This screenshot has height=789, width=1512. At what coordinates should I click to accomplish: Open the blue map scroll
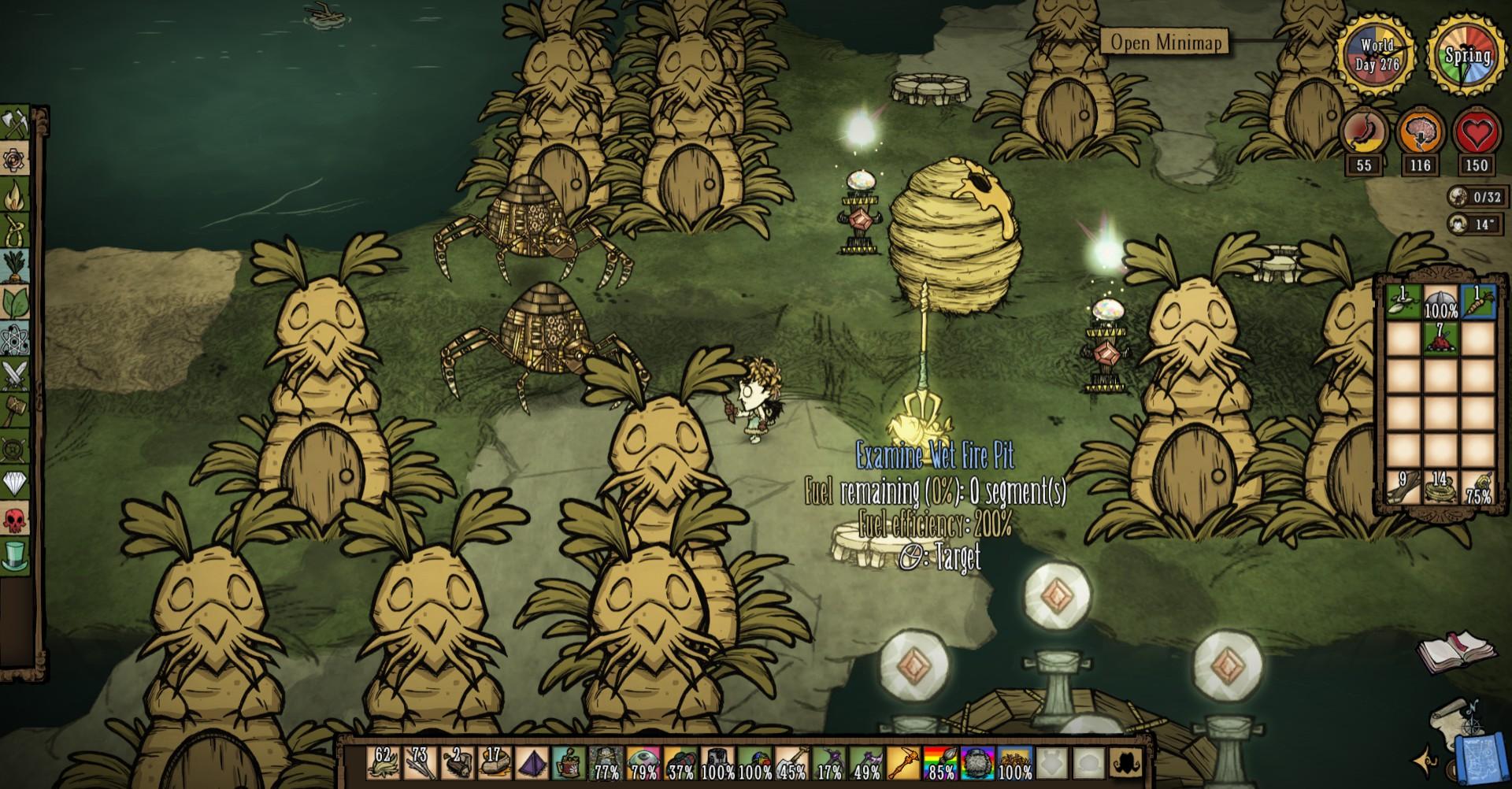click(1477, 758)
